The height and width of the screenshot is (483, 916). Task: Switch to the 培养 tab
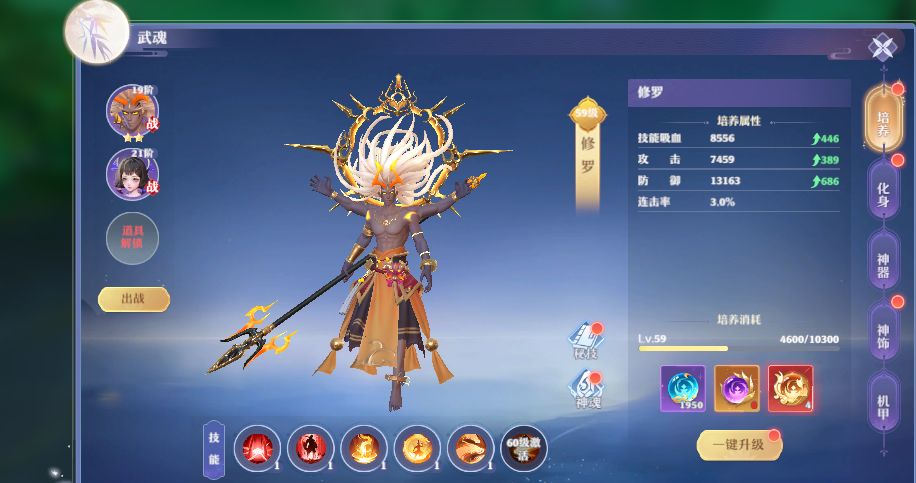click(x=883, y=117)
